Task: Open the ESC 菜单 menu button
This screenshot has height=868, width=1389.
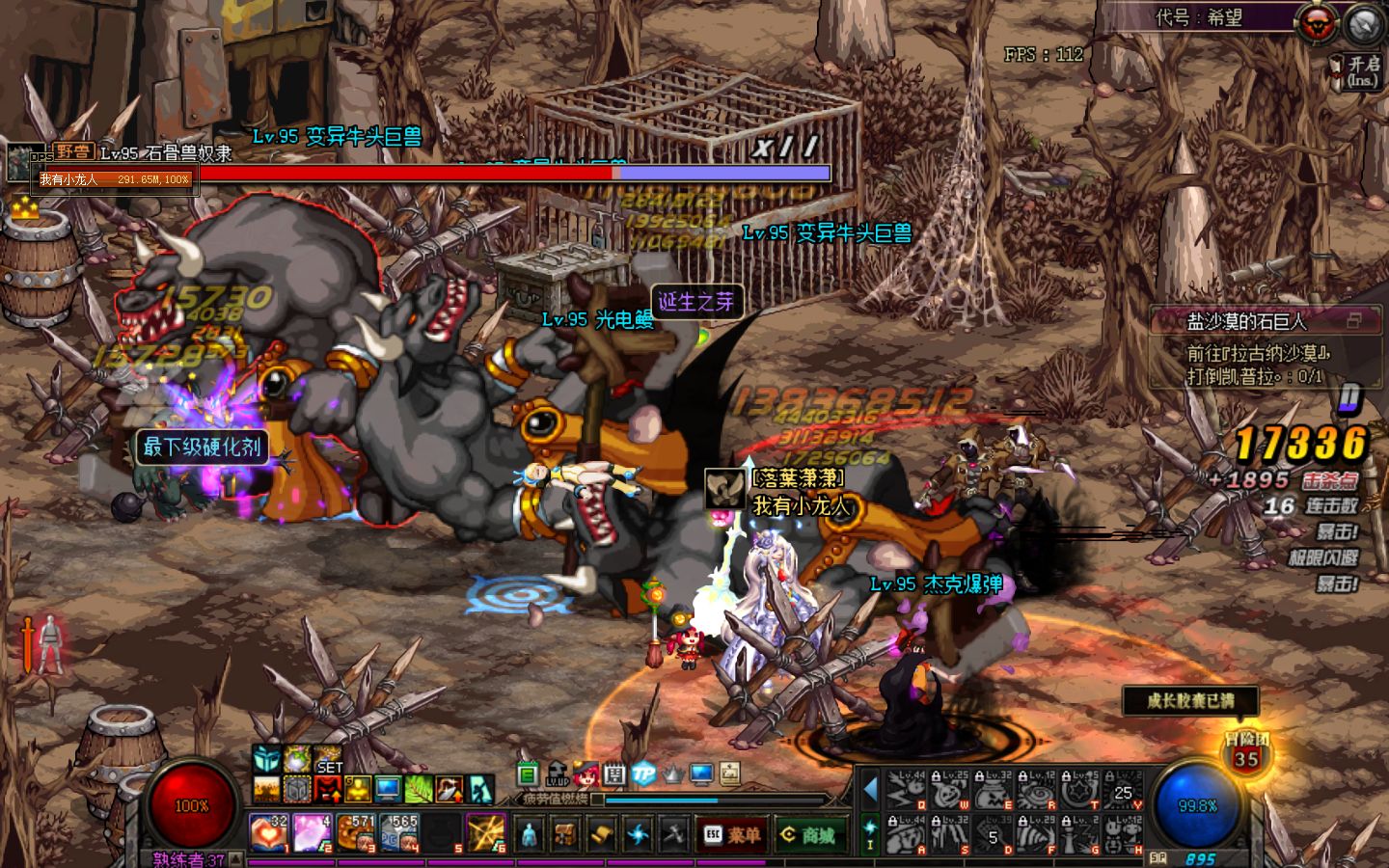Action: [730, 834]
